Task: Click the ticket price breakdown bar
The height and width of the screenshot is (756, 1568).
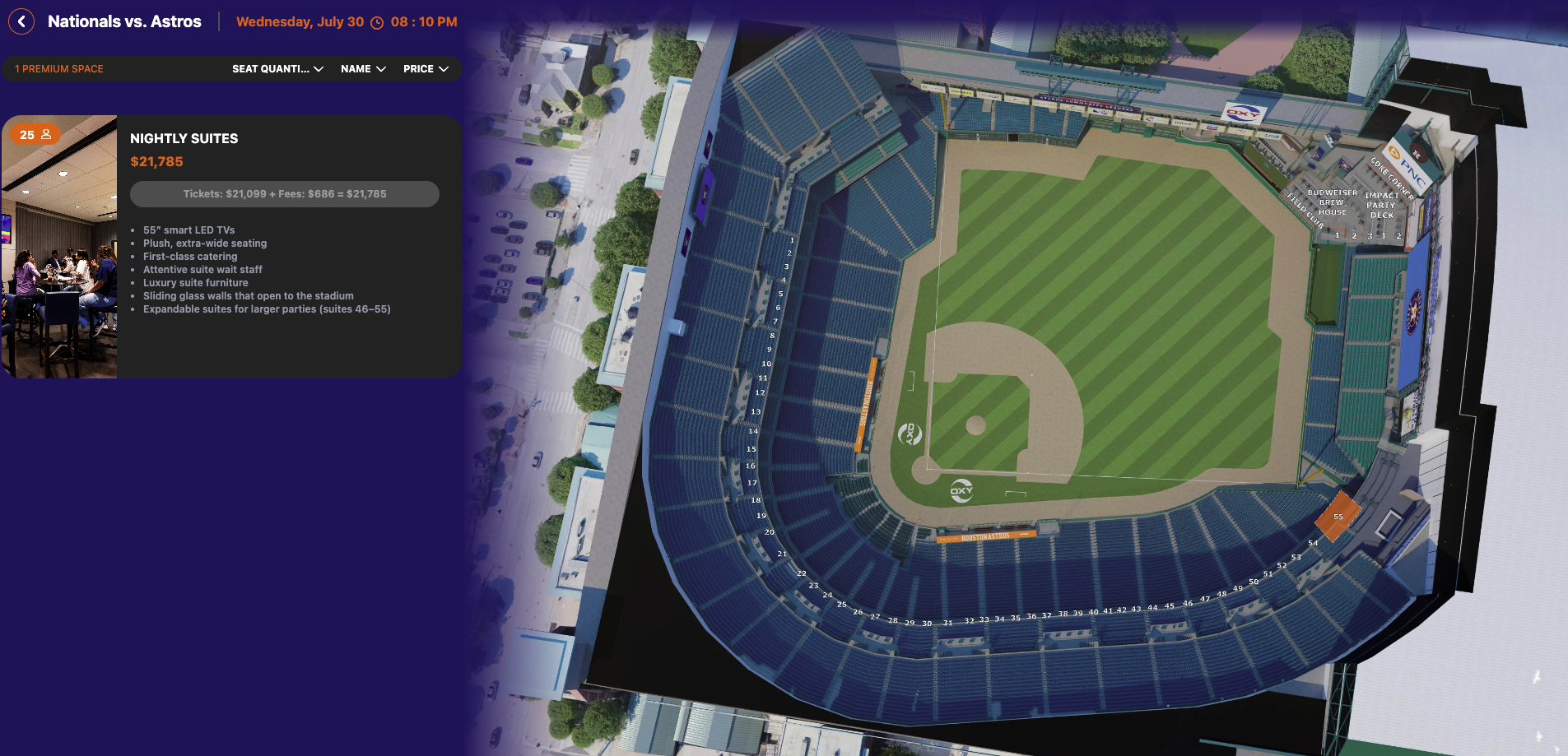Action: (x=284, y=194)
